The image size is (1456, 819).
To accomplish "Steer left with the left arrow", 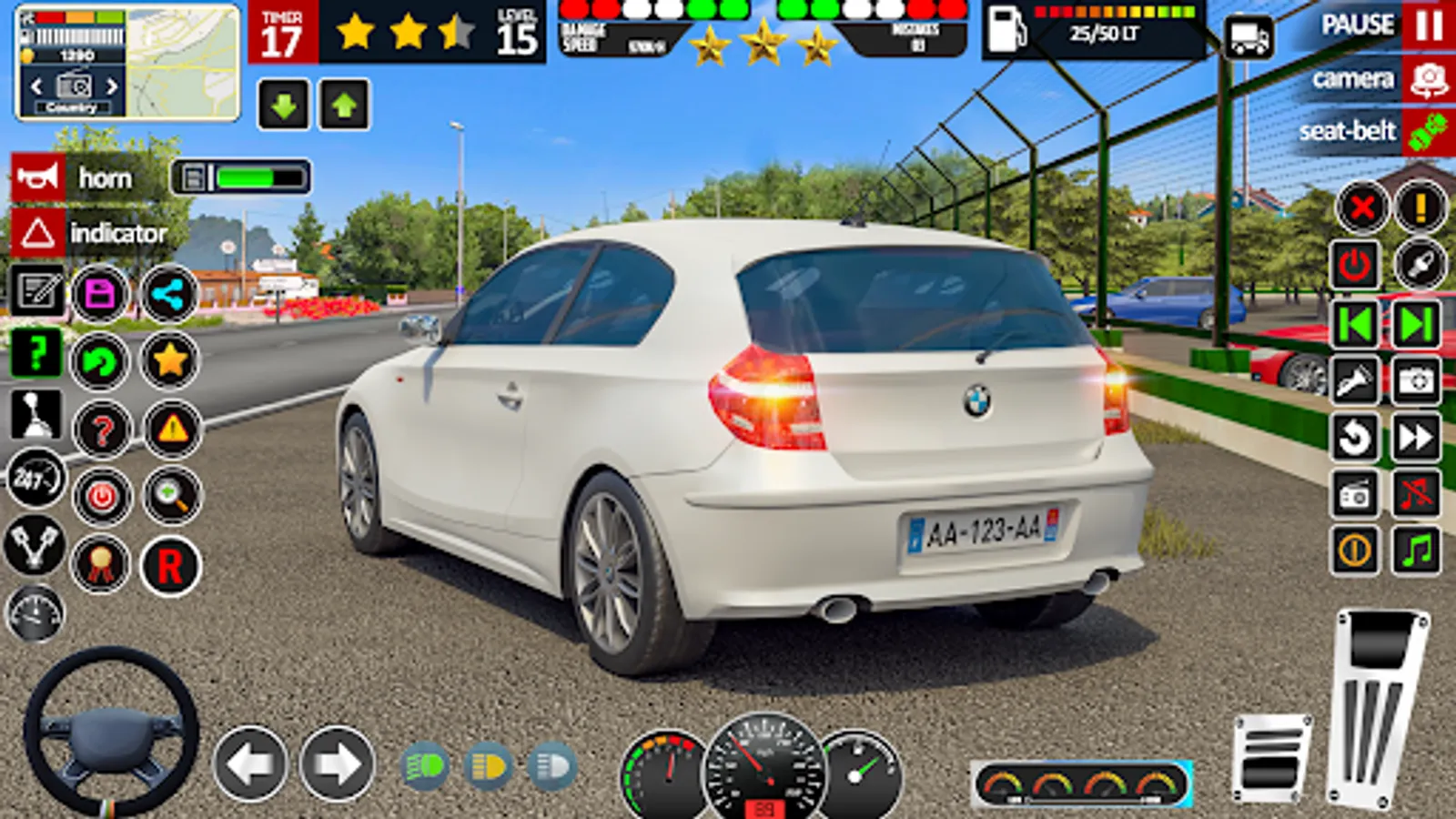I will pyautogui.click(x=250, y=763).
